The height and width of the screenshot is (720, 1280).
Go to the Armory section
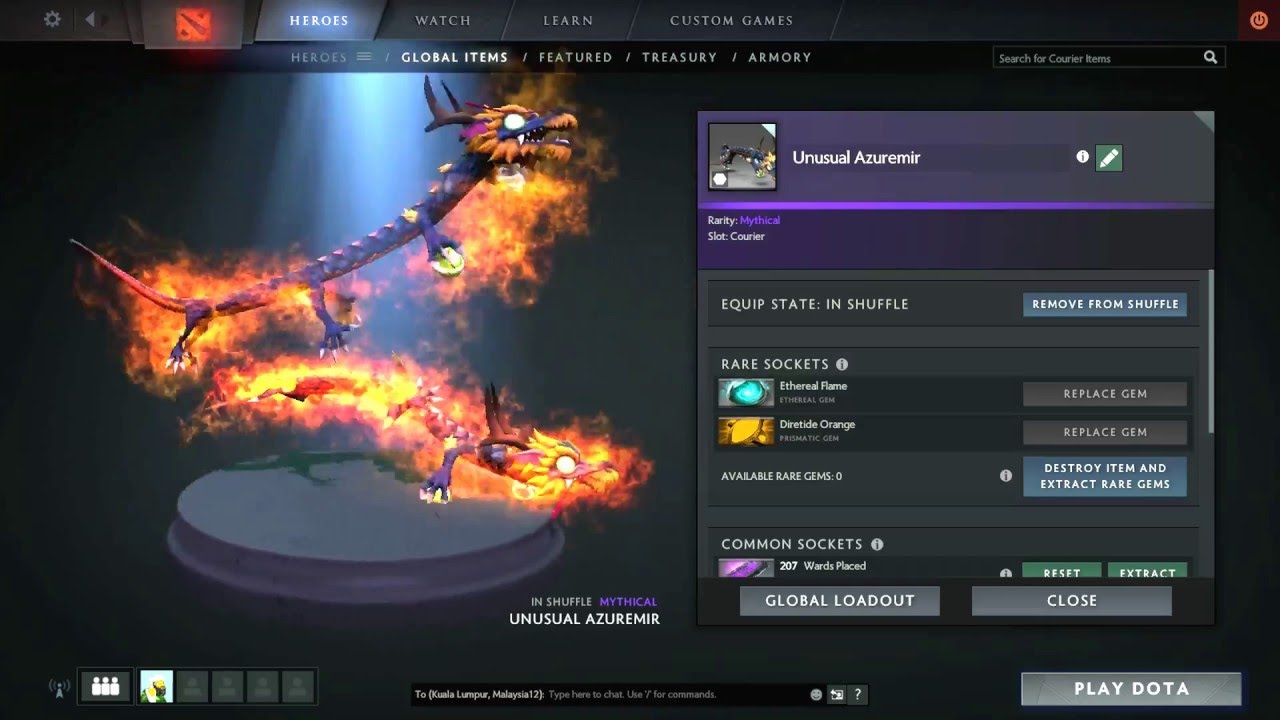[780, 58]
